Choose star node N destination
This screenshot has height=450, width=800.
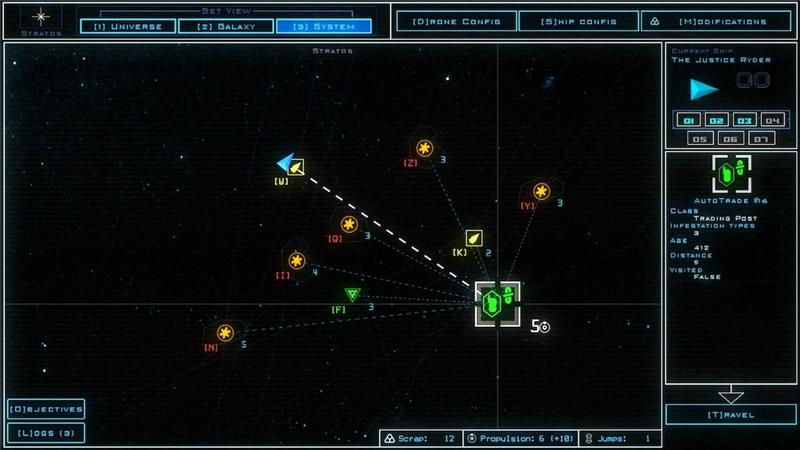tap(225, 333)
